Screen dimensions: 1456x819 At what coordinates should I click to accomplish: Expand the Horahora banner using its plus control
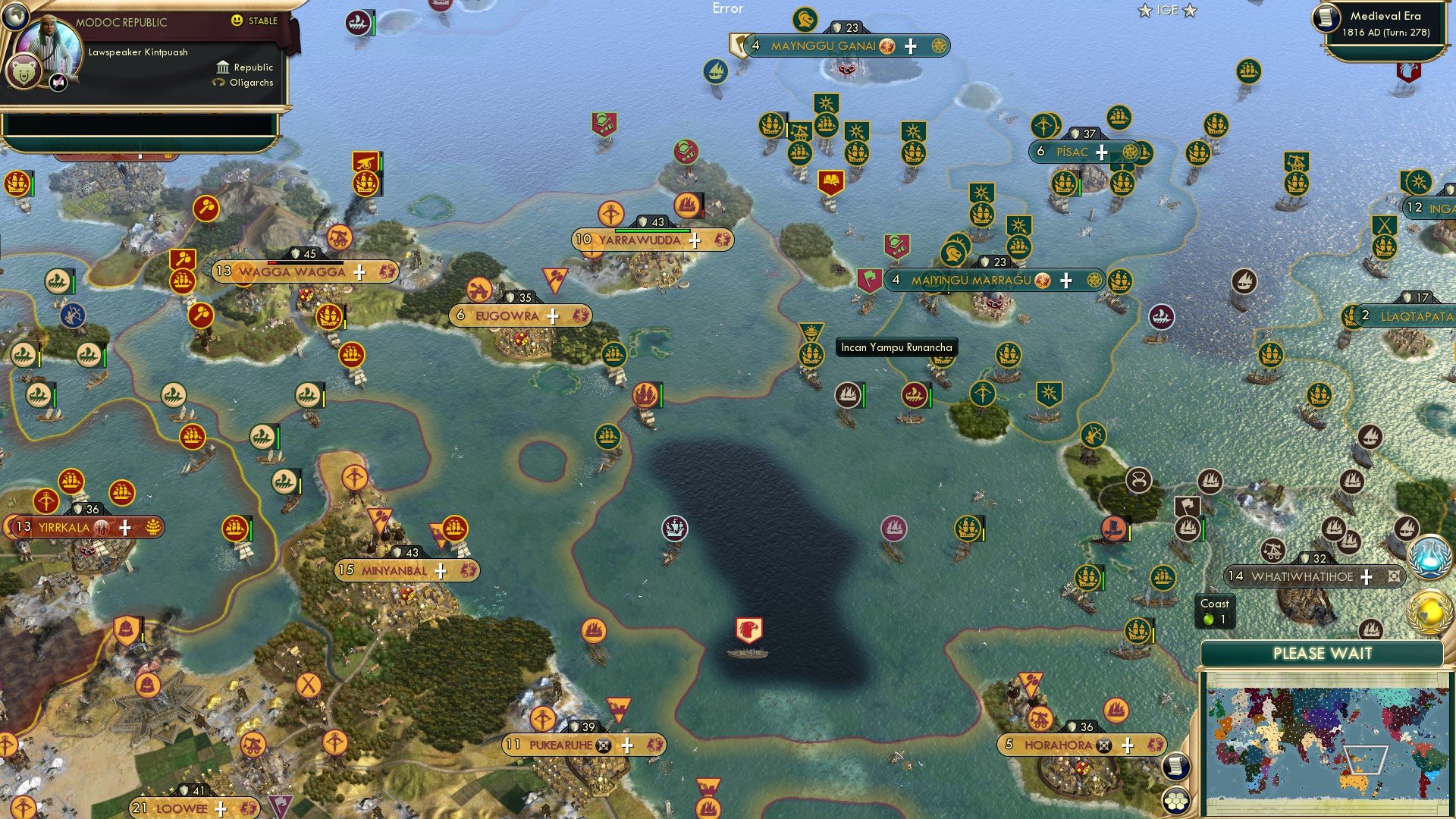[1129, 745]
